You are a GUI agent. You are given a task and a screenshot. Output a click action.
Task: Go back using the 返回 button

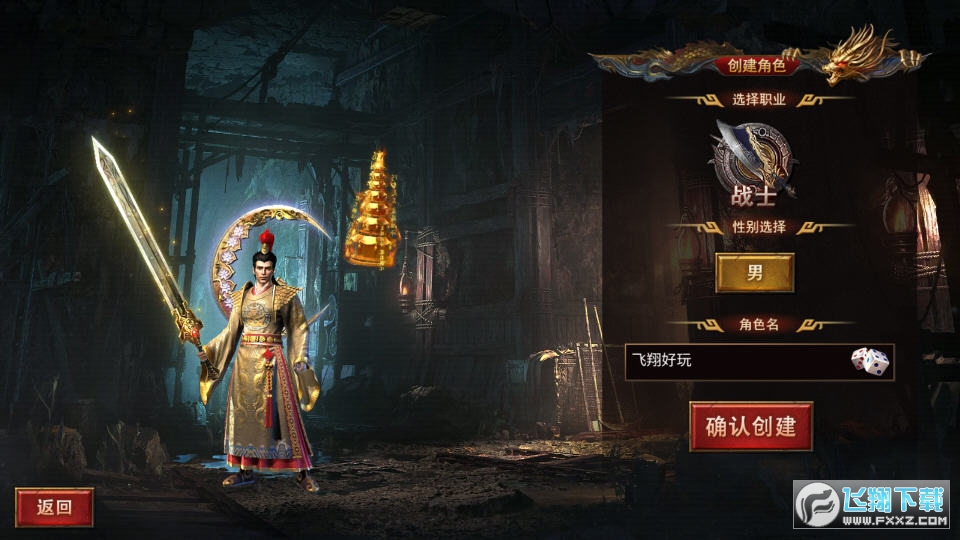click(54, 507)
